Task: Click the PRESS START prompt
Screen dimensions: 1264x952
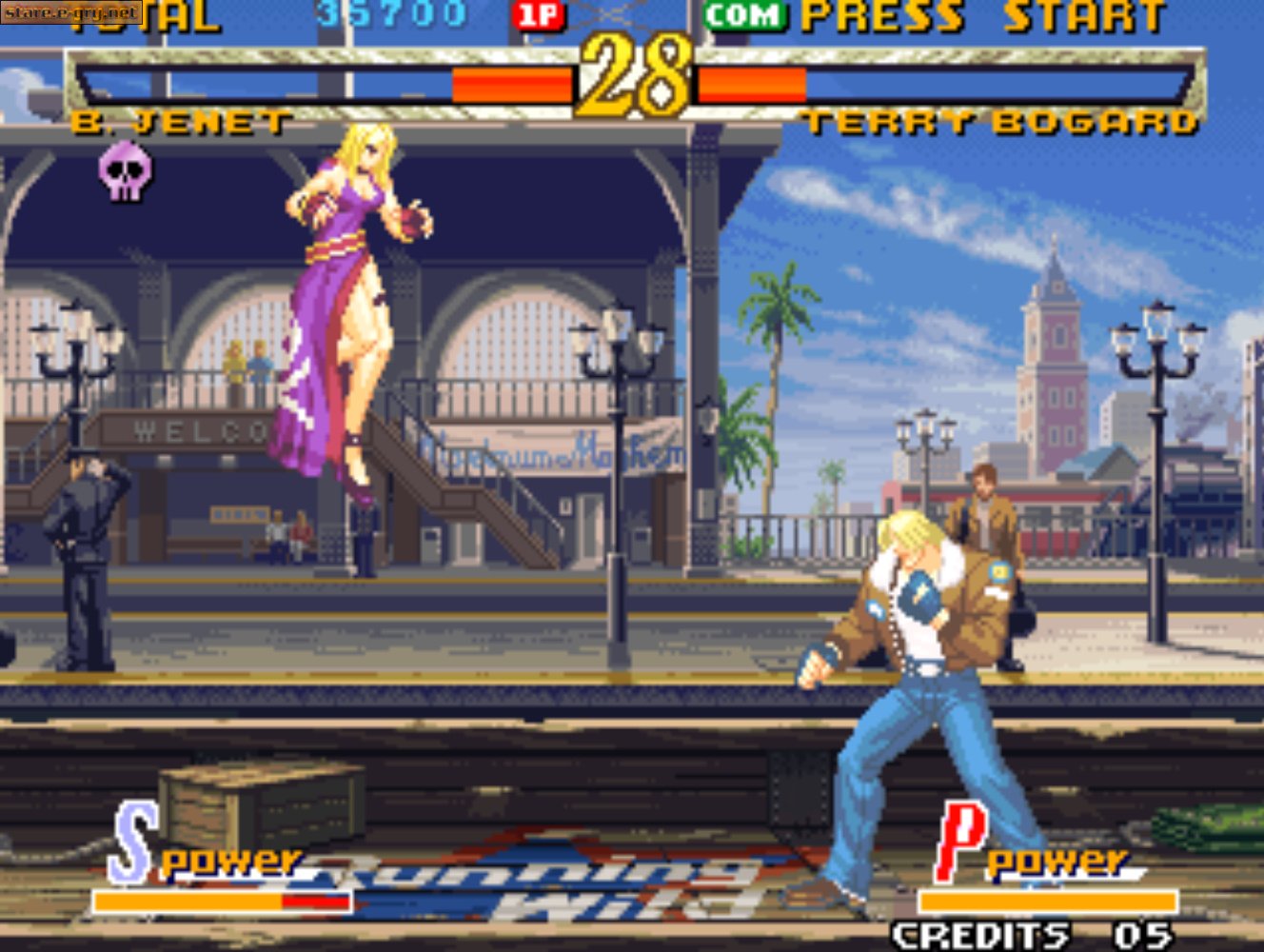Action: (x=990, y=14)
